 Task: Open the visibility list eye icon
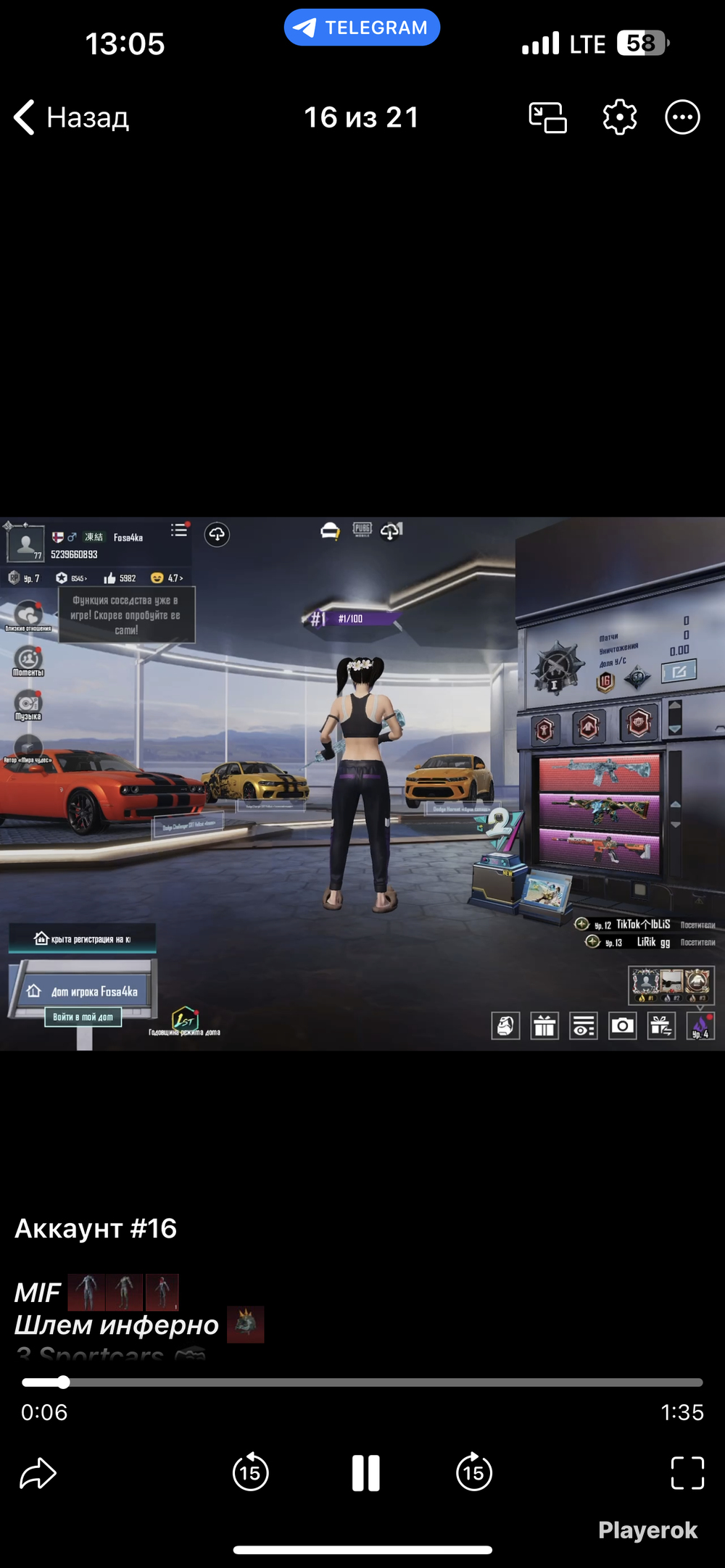[583, 1026]
